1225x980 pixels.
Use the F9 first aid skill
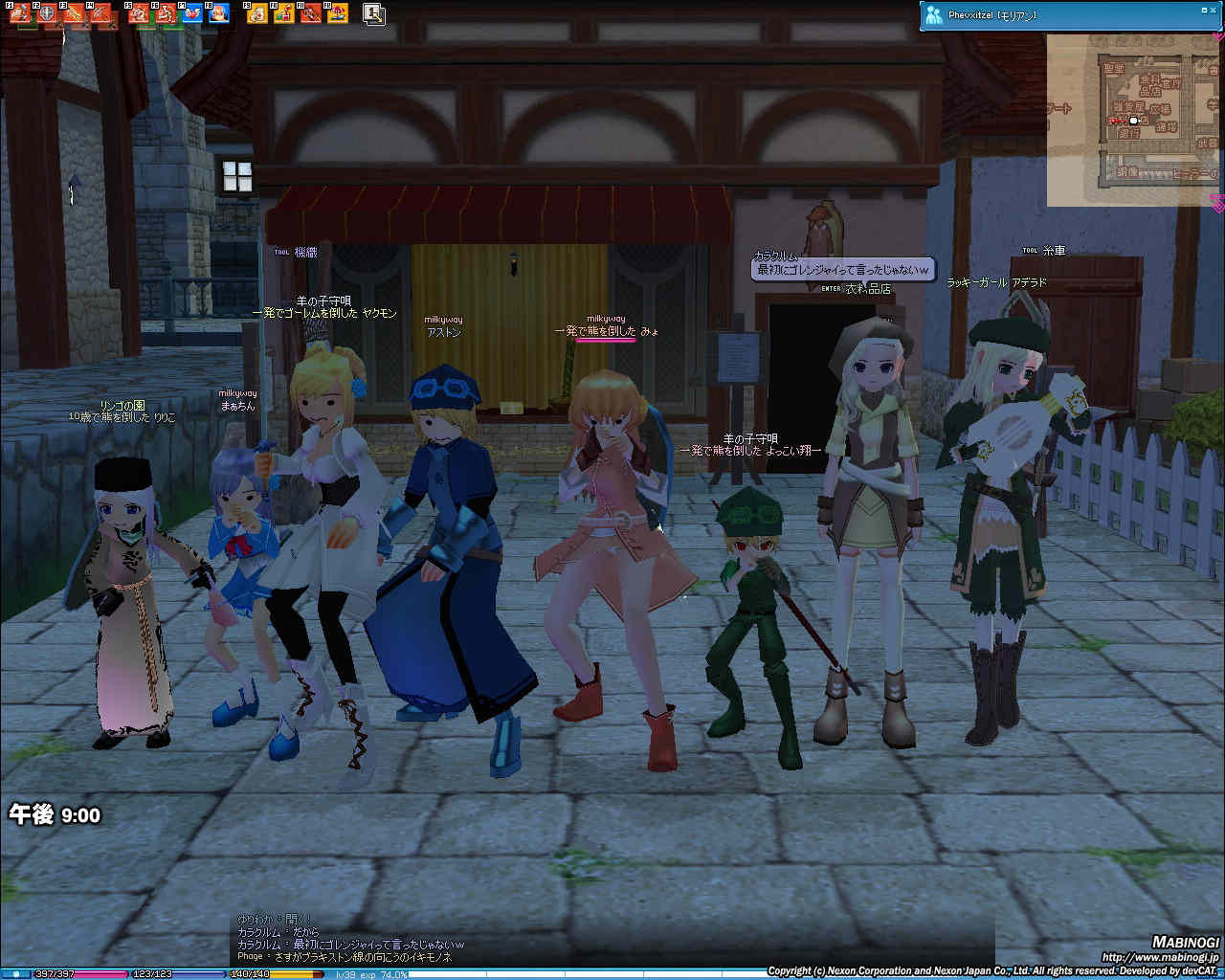click(257, 13)
